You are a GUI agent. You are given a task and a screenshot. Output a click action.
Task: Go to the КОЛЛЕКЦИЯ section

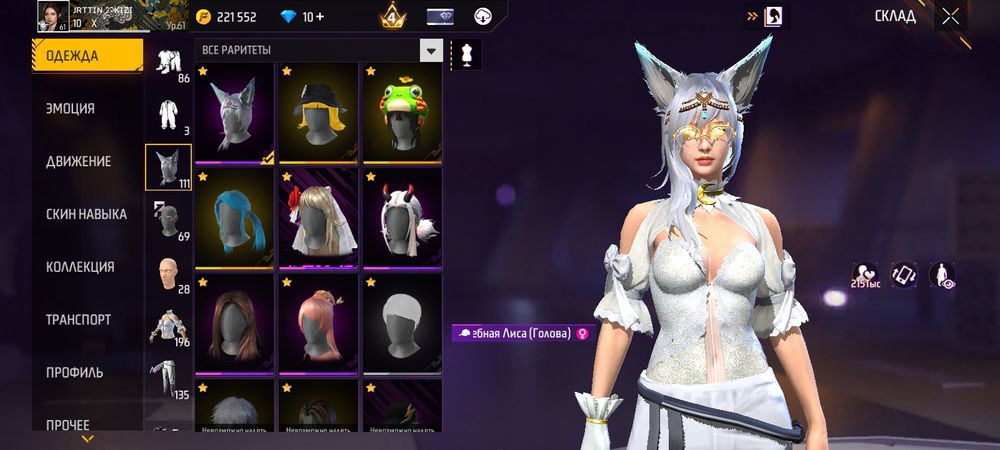click(80, 267)
